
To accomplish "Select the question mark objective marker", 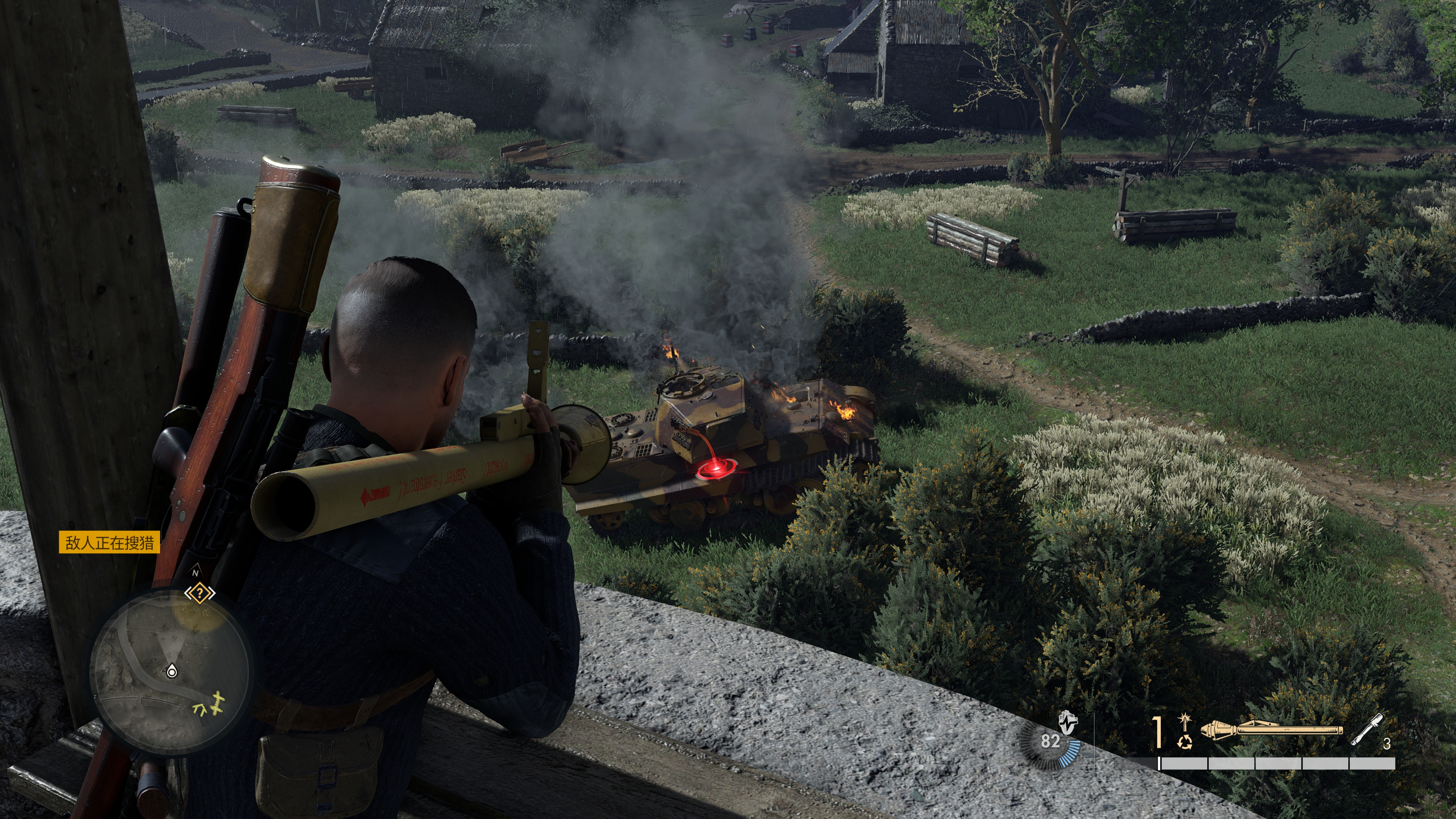I will coord(199,593).
